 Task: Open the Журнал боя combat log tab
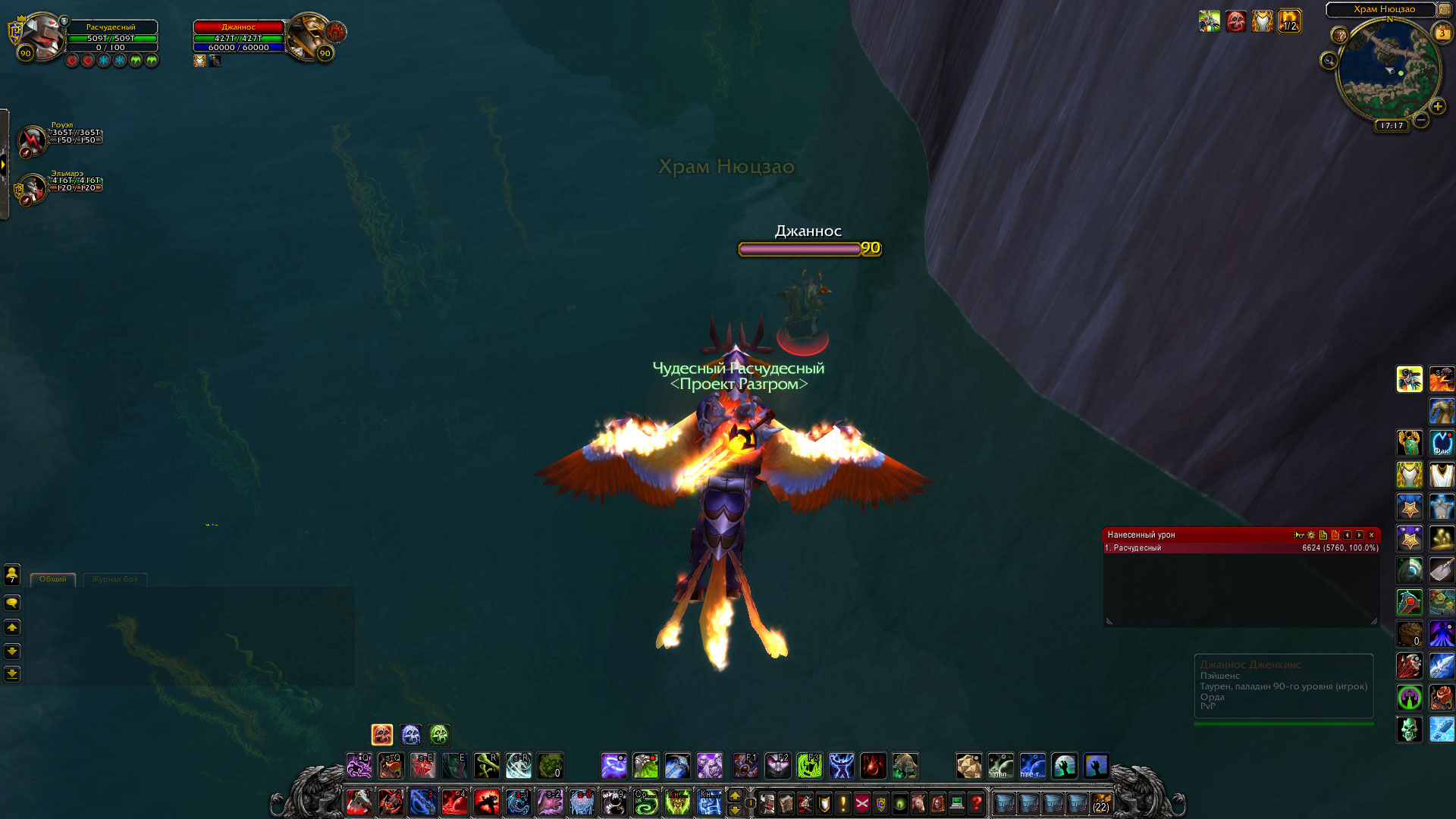[115, 579]
